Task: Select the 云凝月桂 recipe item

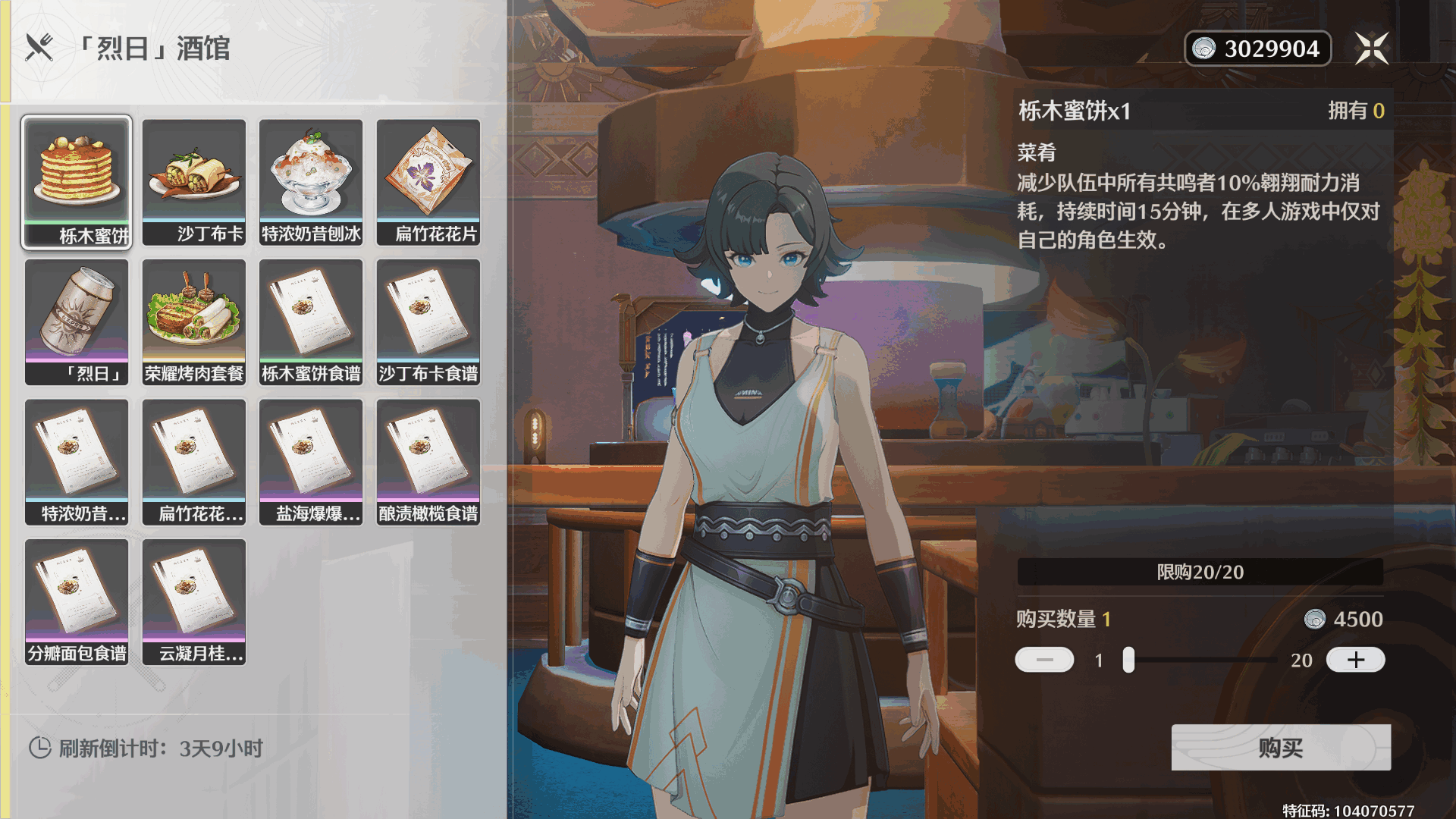Action: click(194, 602)
